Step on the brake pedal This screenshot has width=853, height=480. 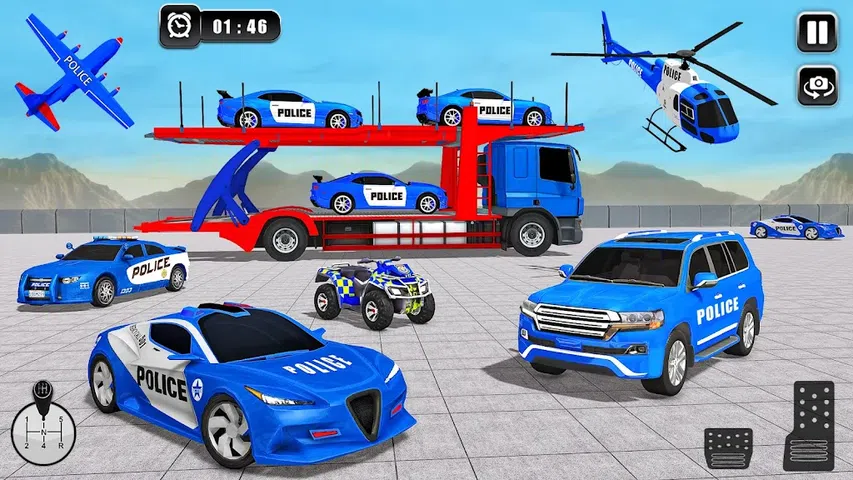tap(728, 447)
